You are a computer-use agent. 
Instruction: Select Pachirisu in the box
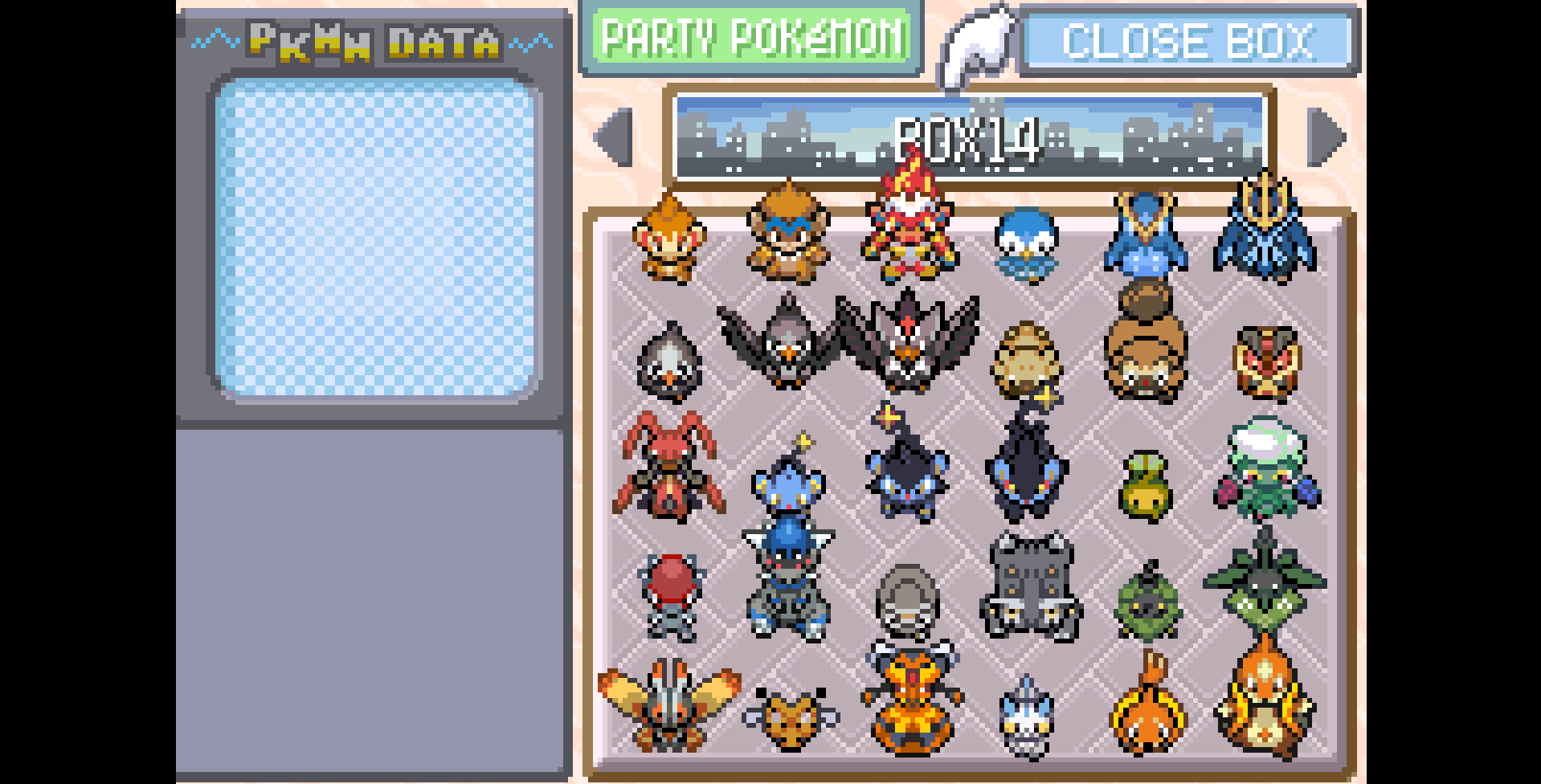click(1026, 717)
